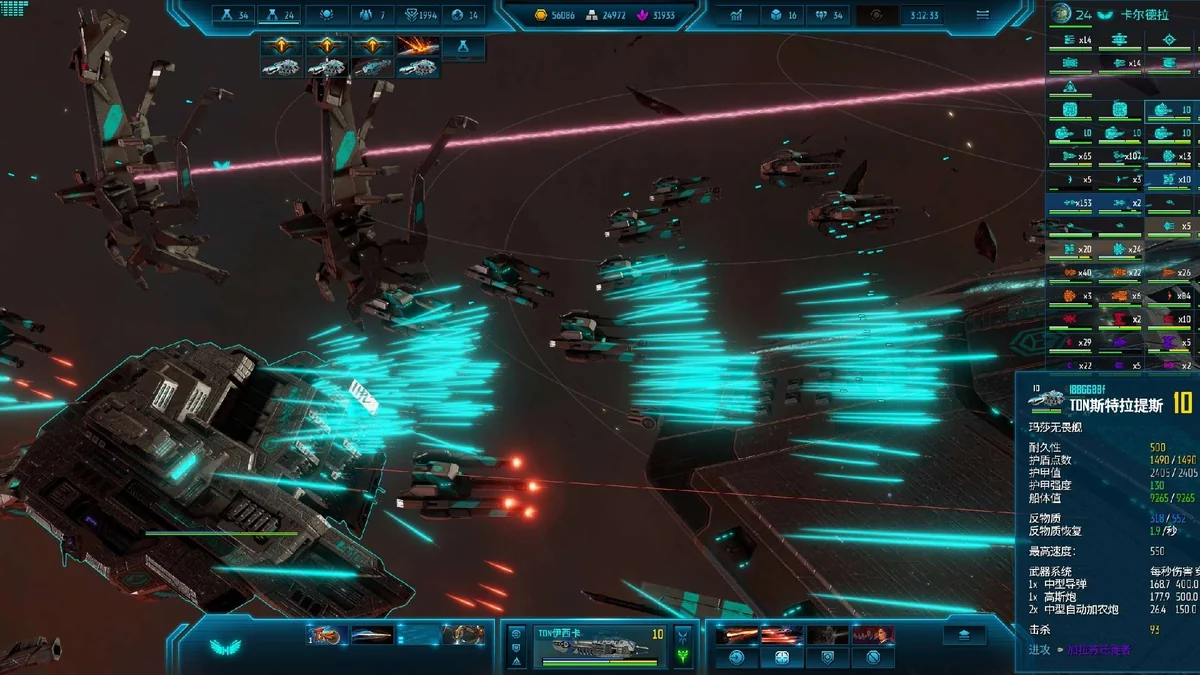This screenshot has height=675, width=1200.
Task: Open the main menu hamburger button
Action: click(x=982, y=15)
